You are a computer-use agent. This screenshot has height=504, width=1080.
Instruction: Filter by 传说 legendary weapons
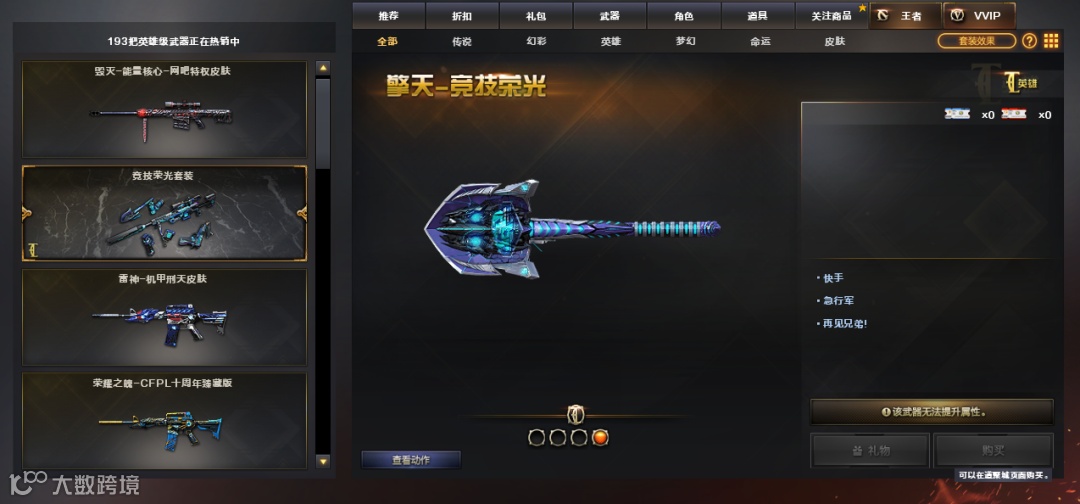[461, 42]
